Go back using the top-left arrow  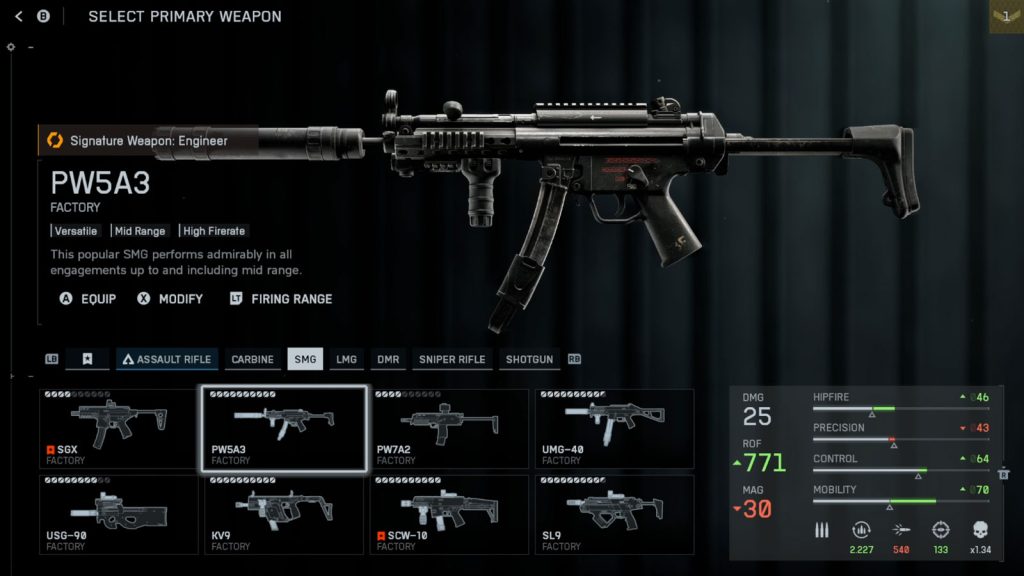point(19,16)
